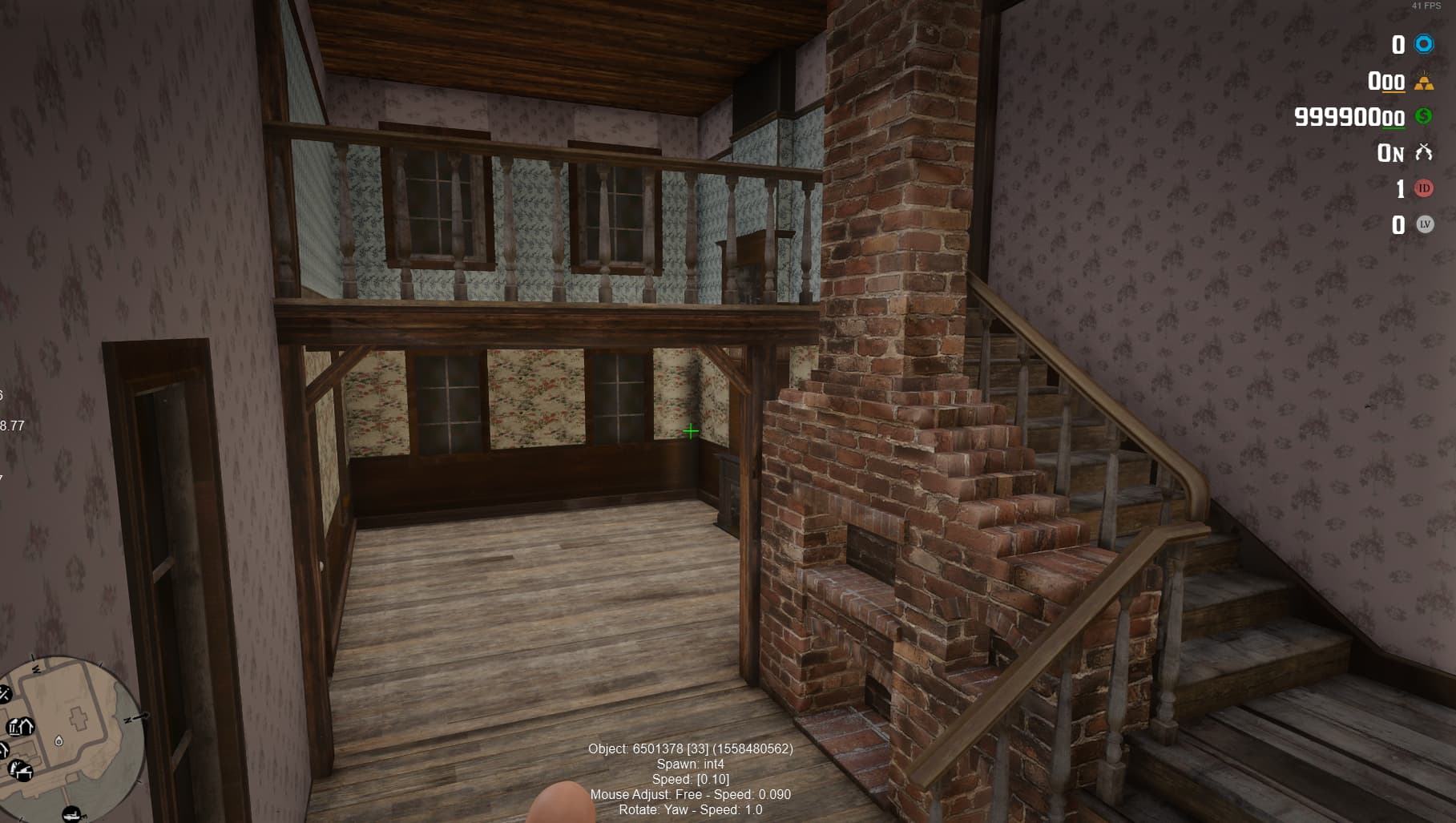
Task: Select the player location blip on minimap
Action: coord(59,741)
